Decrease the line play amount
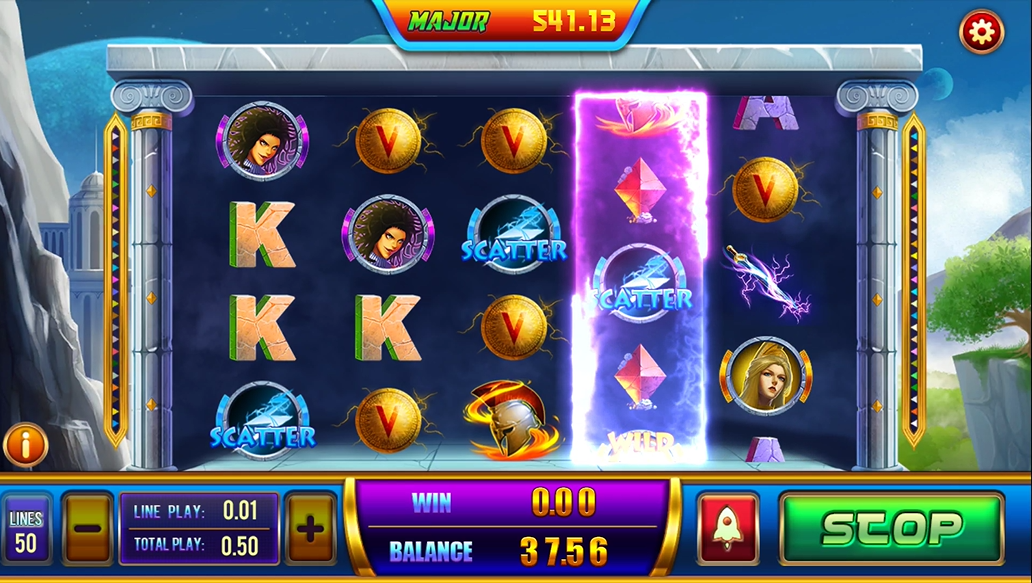The image size is (1032, 583). click(x=88, y=527)
